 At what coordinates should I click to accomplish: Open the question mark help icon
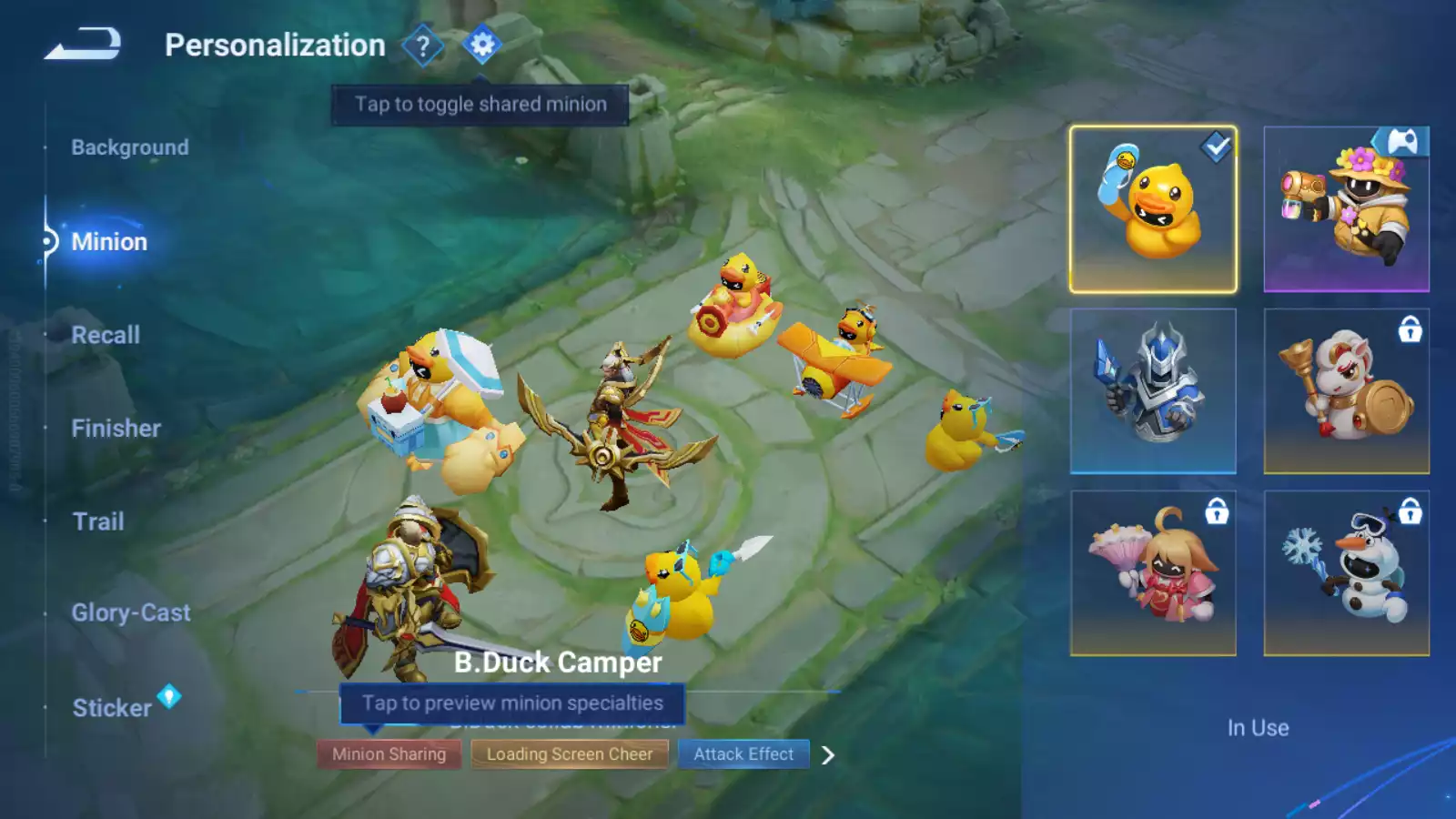(422, 45)
